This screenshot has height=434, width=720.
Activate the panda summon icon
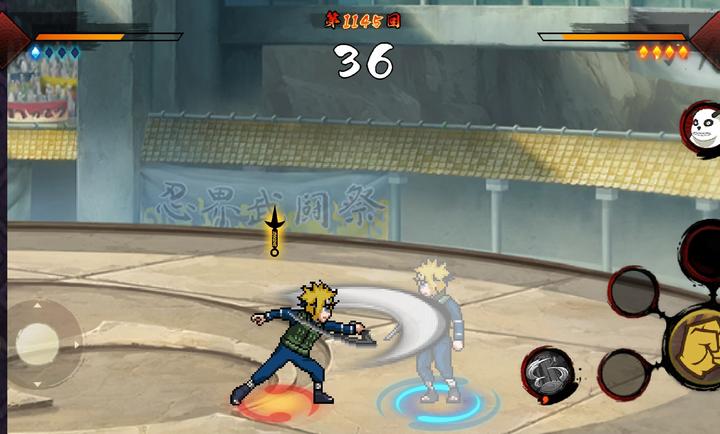[702, 127]
